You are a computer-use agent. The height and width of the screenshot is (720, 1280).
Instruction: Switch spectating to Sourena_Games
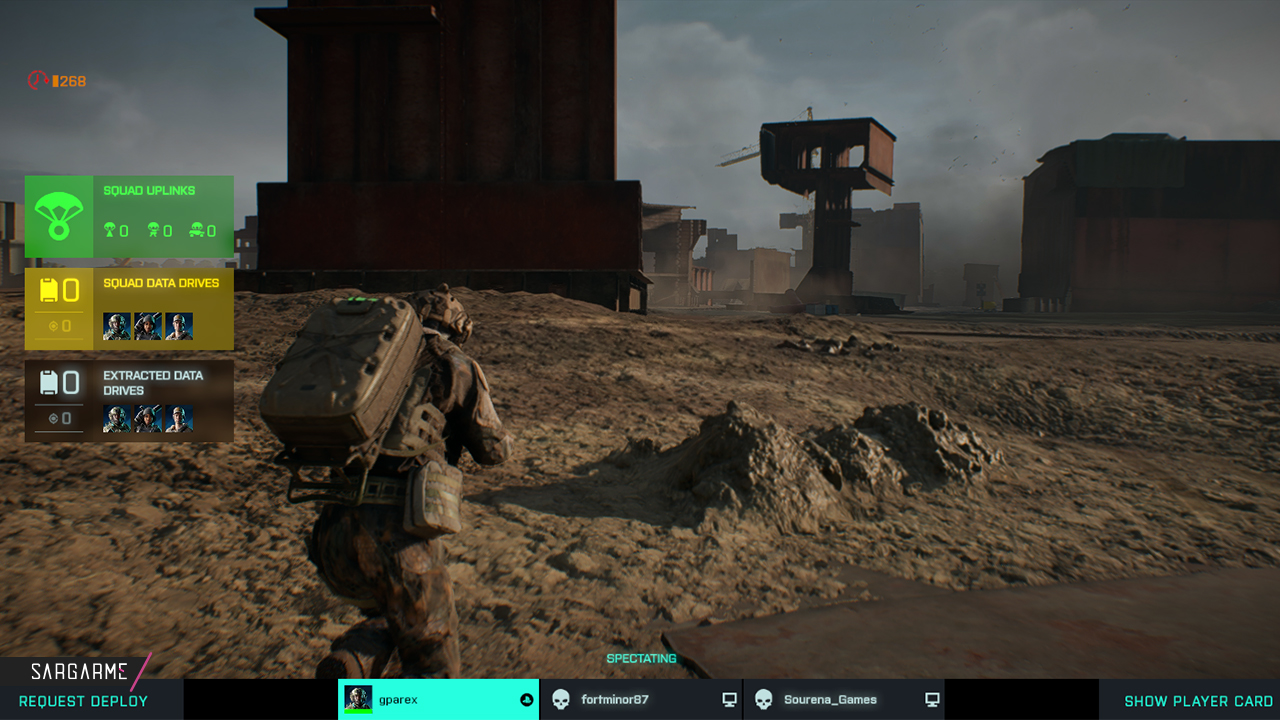click(x=844, y=700)
